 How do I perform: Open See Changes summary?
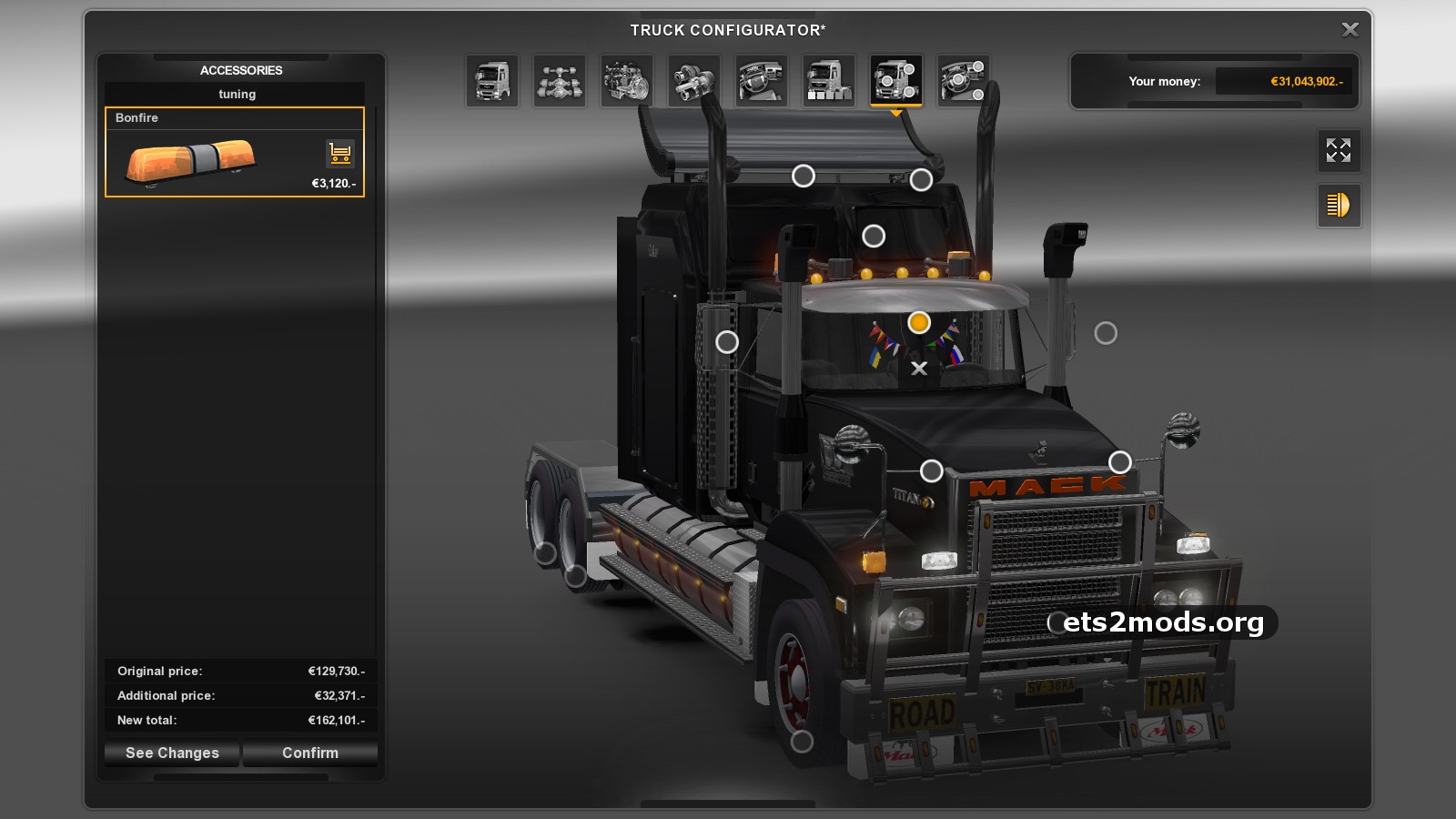click(172, 753)
